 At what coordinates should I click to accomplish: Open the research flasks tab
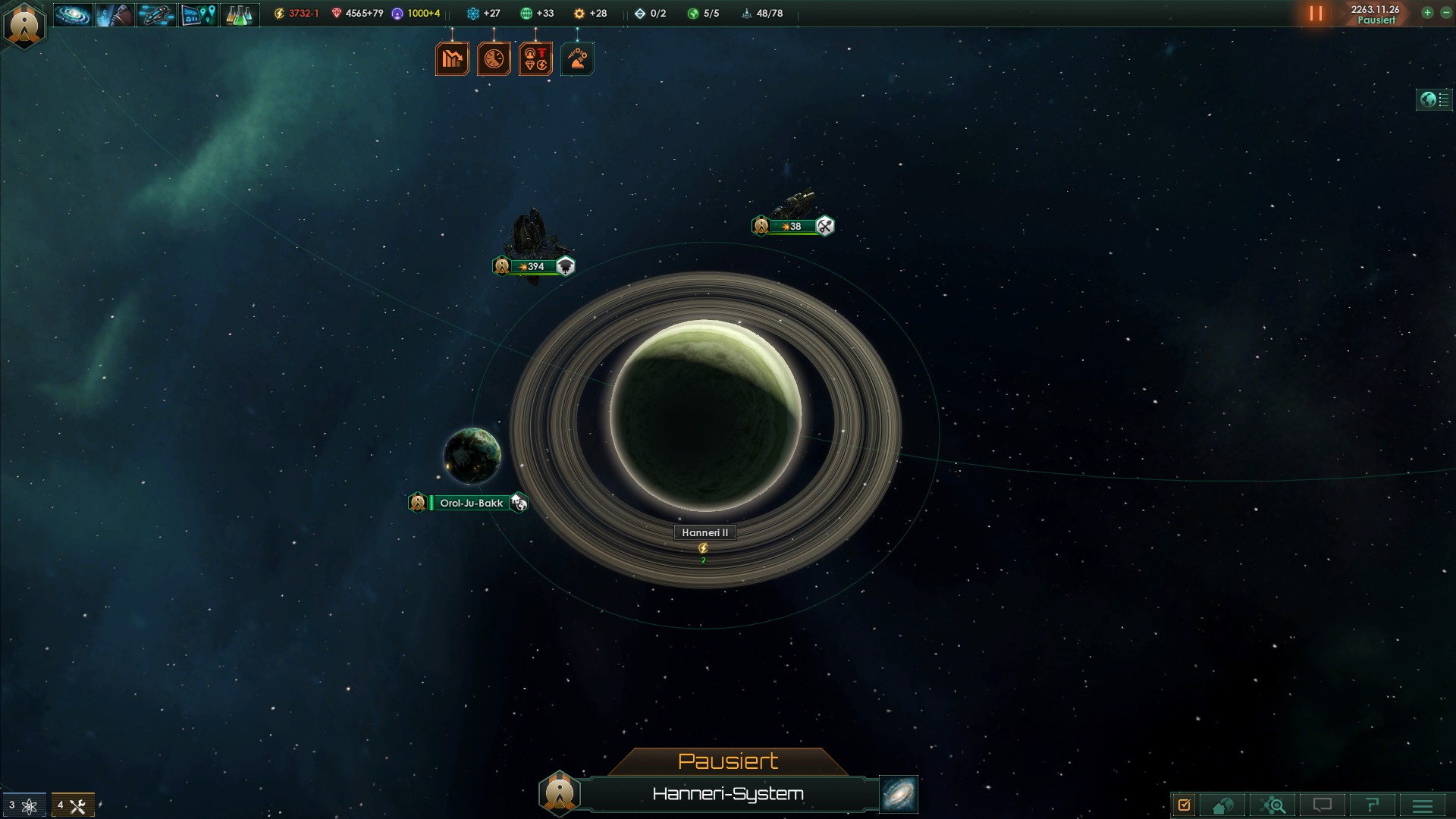click(240, 14)
